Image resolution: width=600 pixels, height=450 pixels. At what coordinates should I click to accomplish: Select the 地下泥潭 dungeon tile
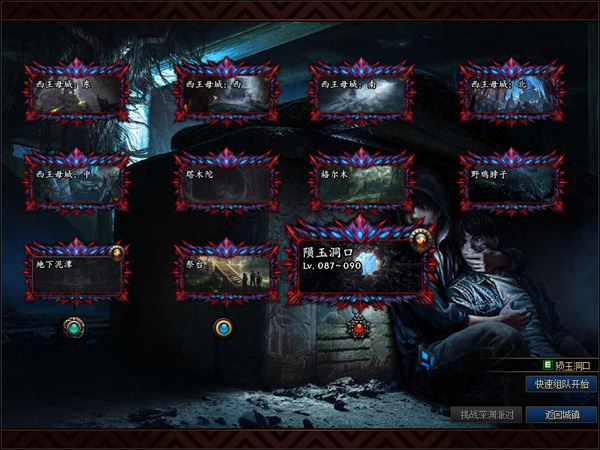tap(77, 272)
